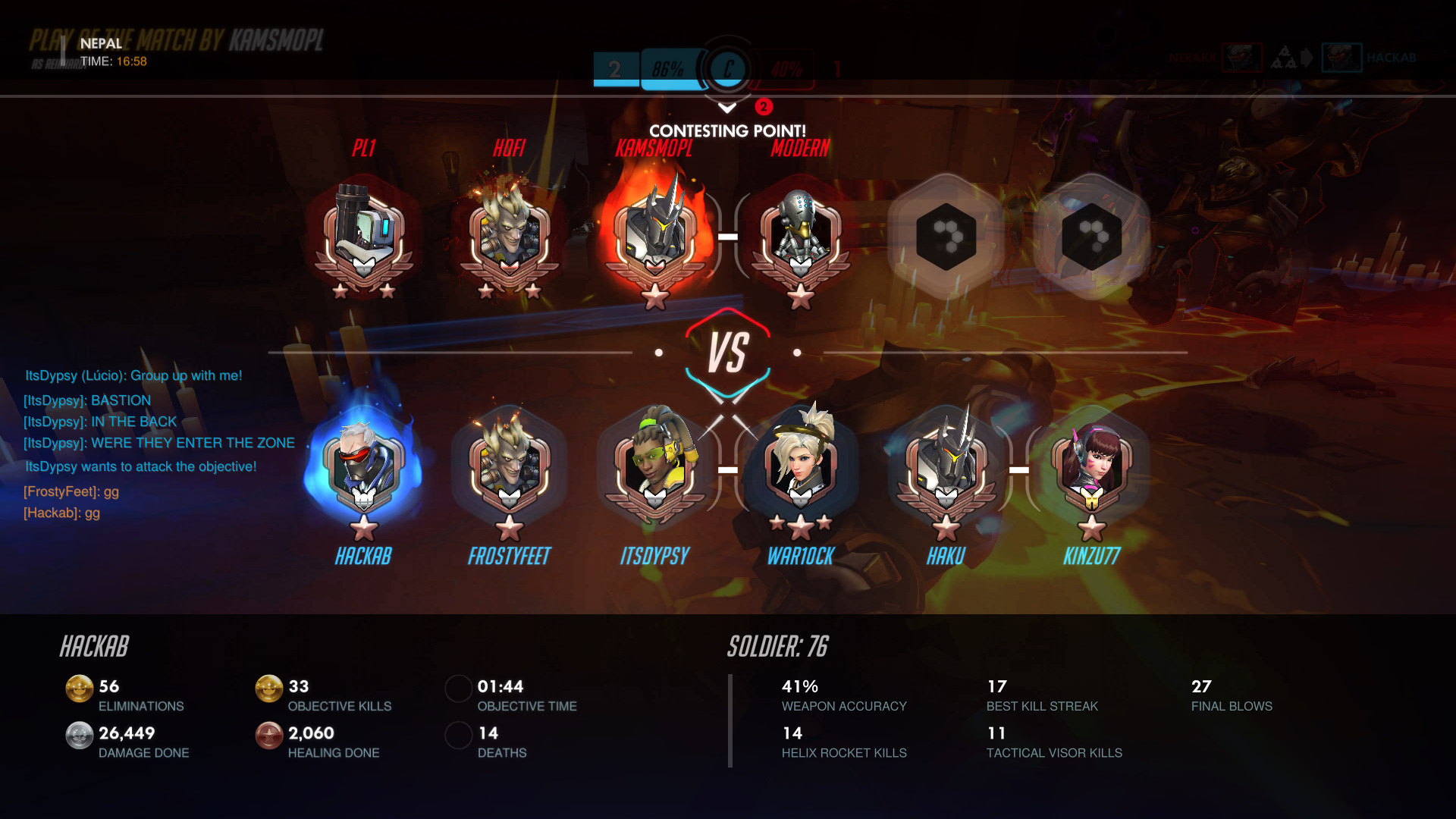1456x819 pixels.
Task: Click the Hackab gg chat message
Action: [61, 513]
